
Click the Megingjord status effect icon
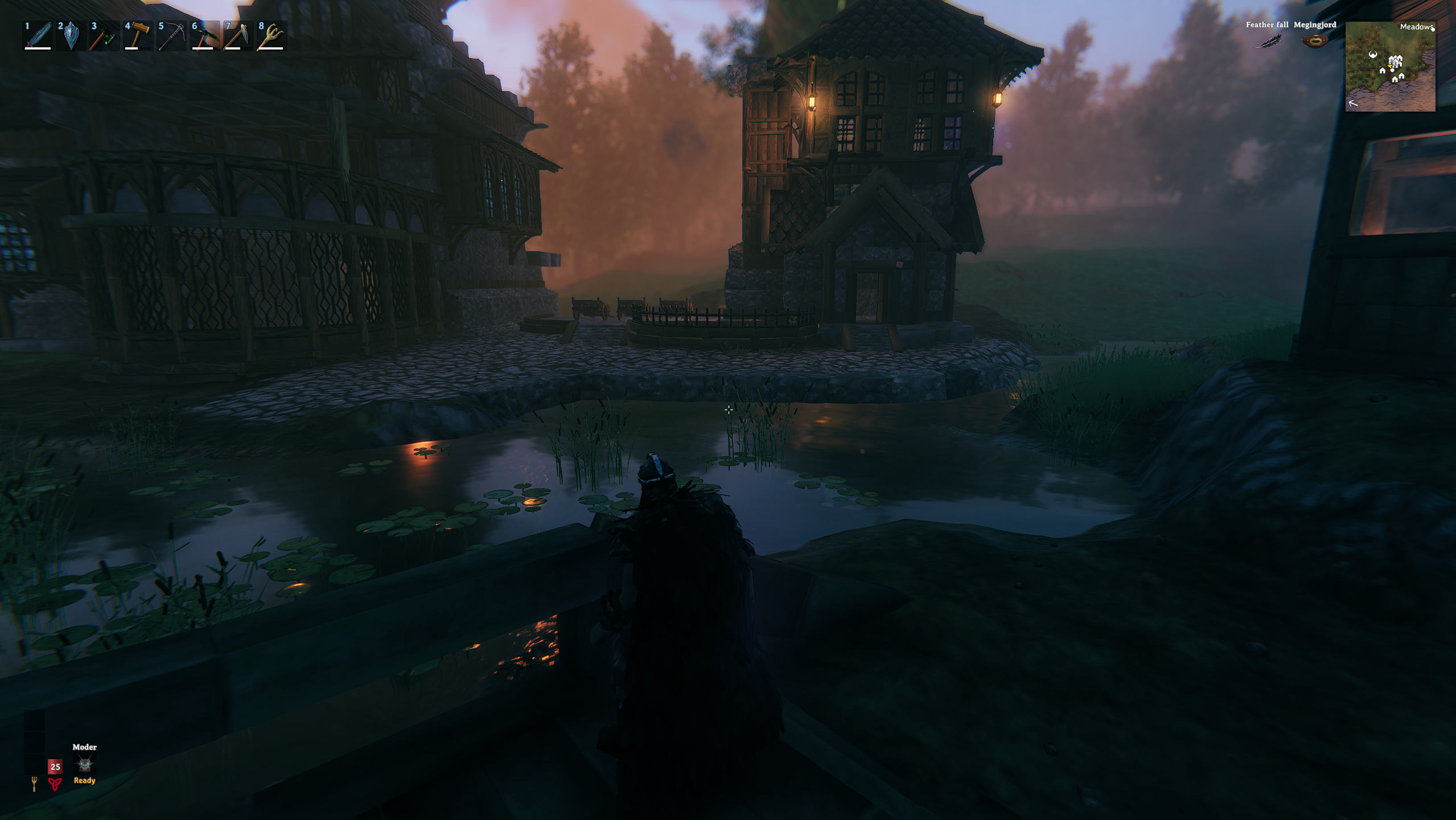1314,41
